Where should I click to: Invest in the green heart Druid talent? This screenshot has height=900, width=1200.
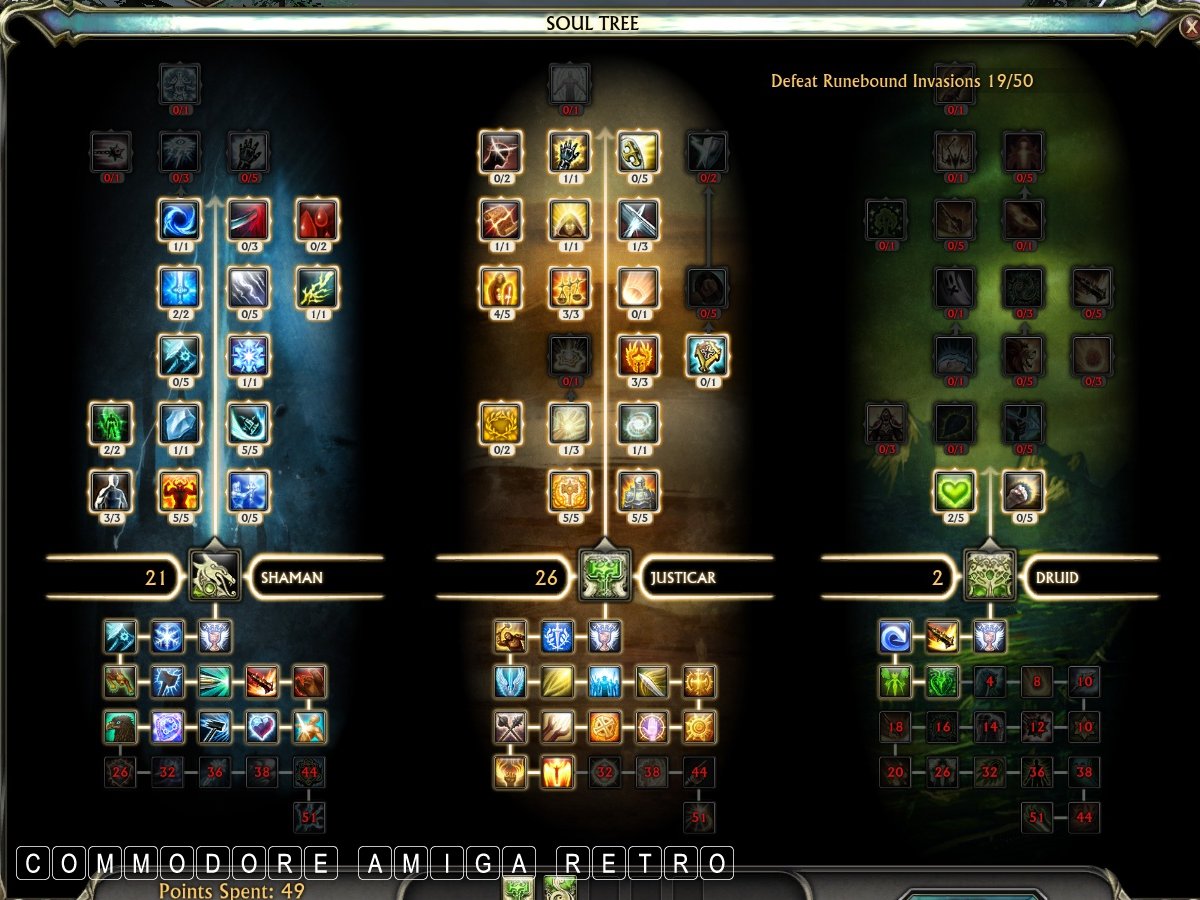[x=955, y=491]
